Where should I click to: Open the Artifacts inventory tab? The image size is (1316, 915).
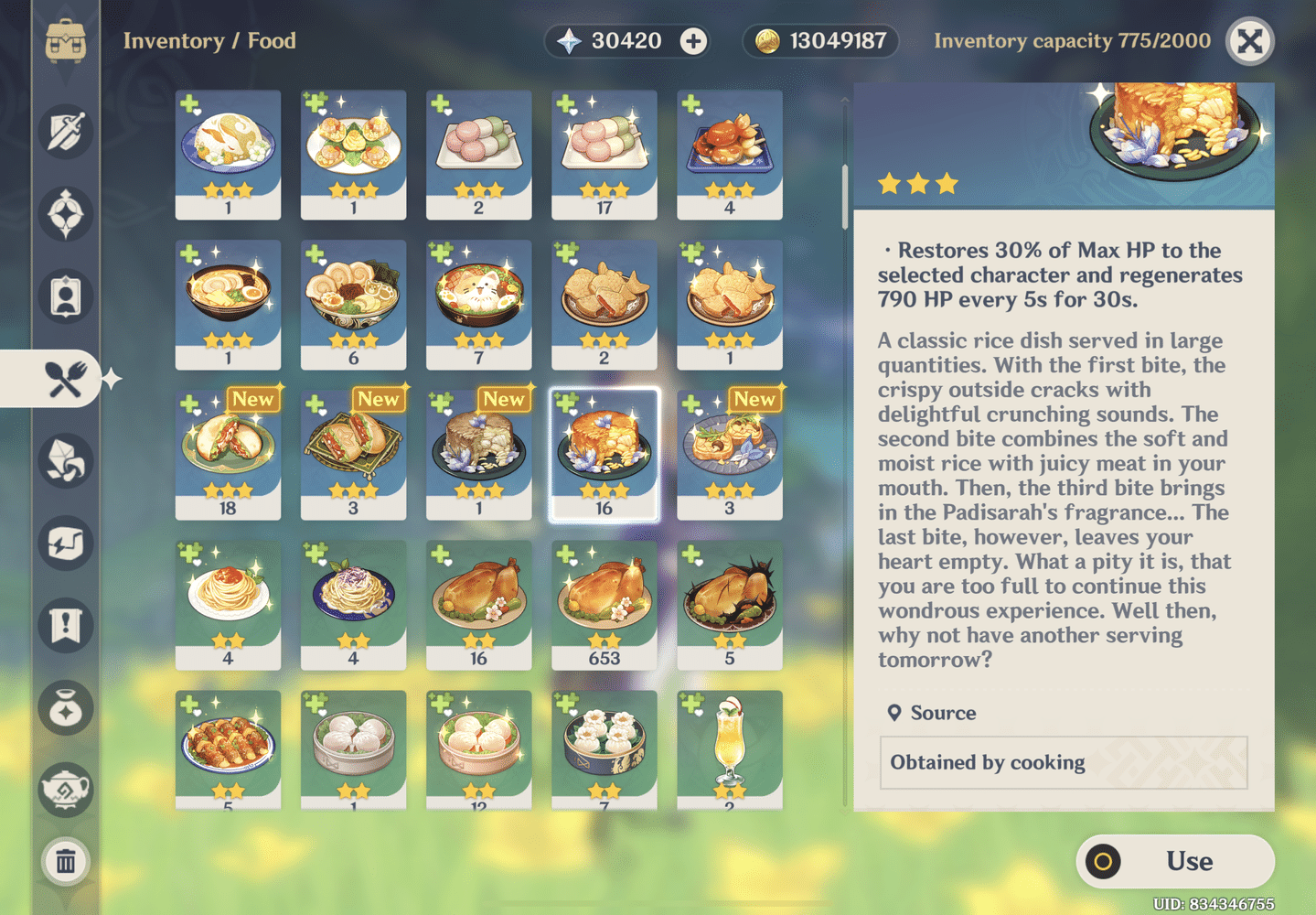click(65, 216)
